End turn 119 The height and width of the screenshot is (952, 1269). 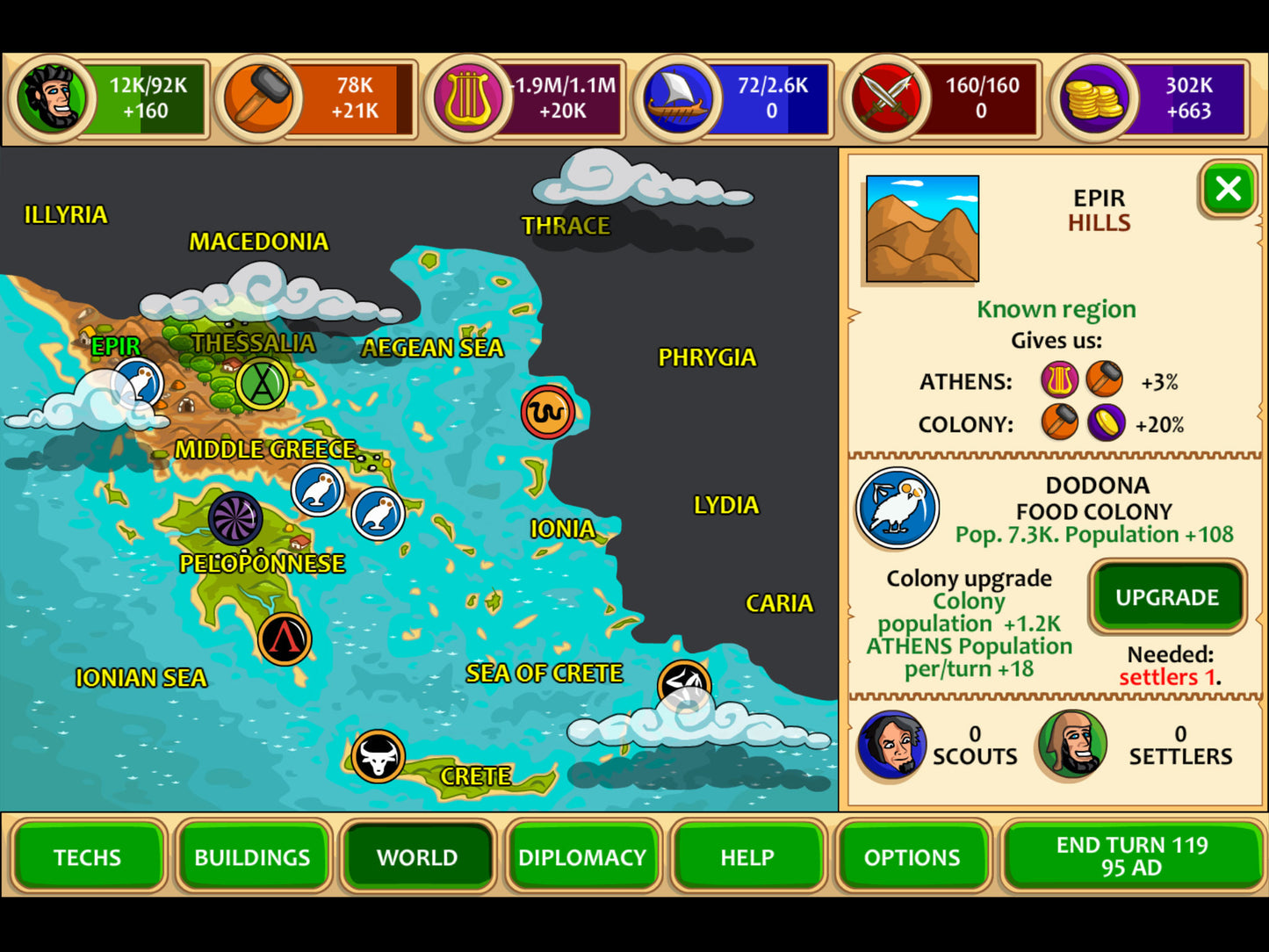tap(1132, 856)
